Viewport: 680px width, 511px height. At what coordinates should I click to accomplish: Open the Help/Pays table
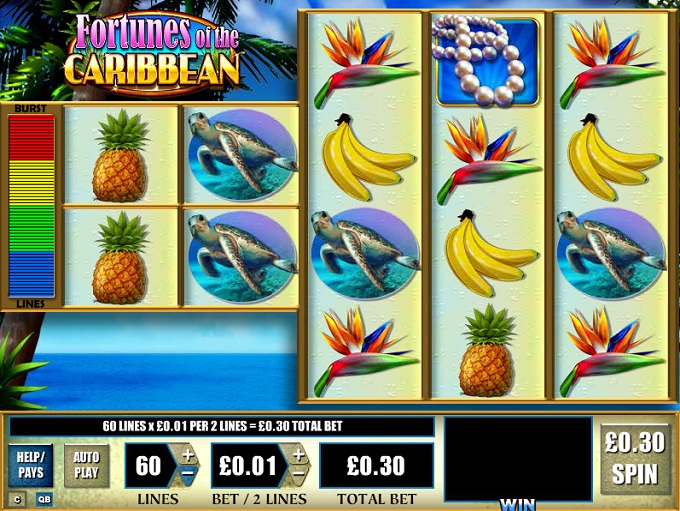coord(30,465)
